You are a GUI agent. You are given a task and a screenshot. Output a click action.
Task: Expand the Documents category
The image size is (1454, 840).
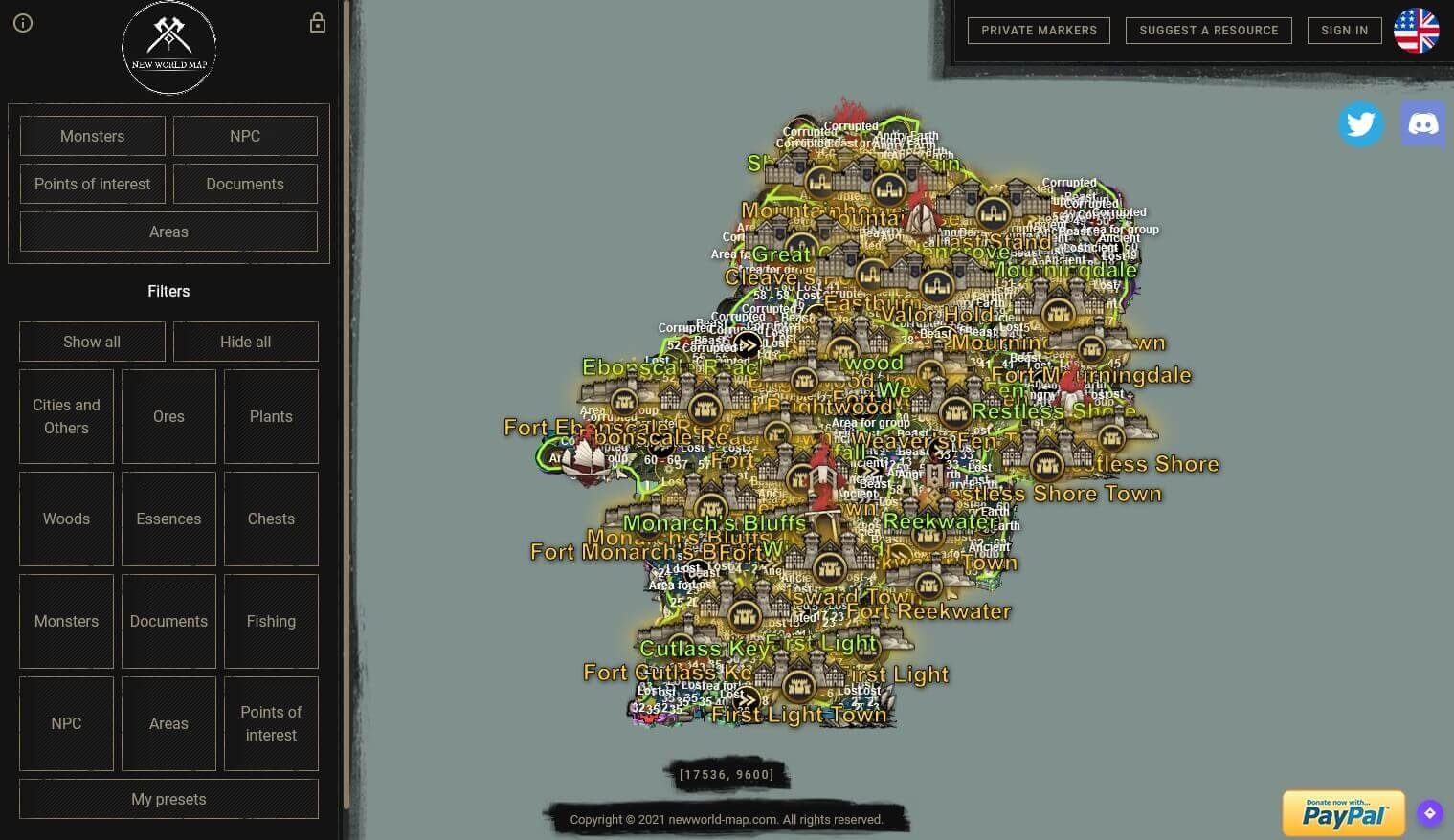click(x=245, y=184)
